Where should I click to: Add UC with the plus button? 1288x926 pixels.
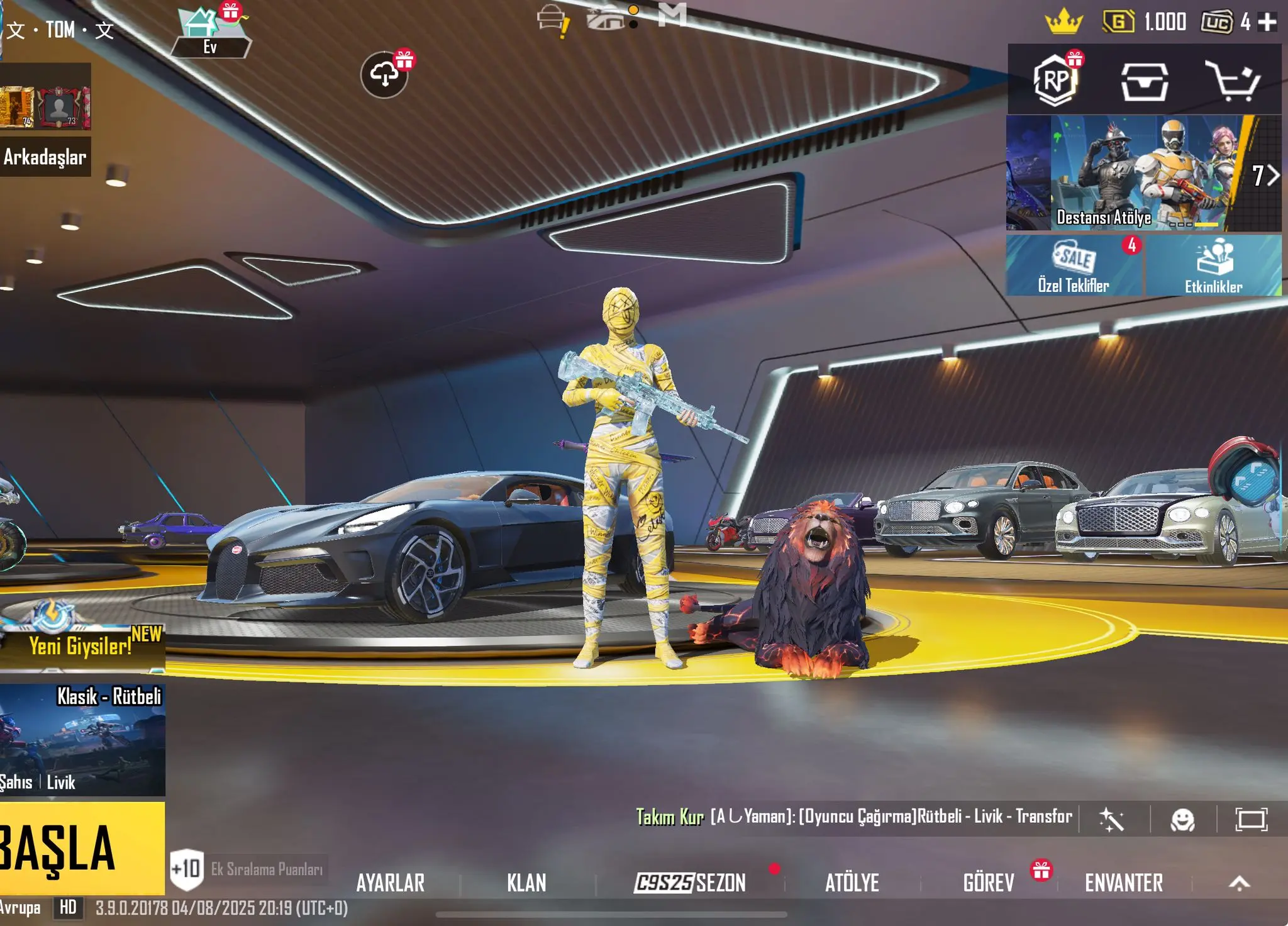tap(1267, 23)
